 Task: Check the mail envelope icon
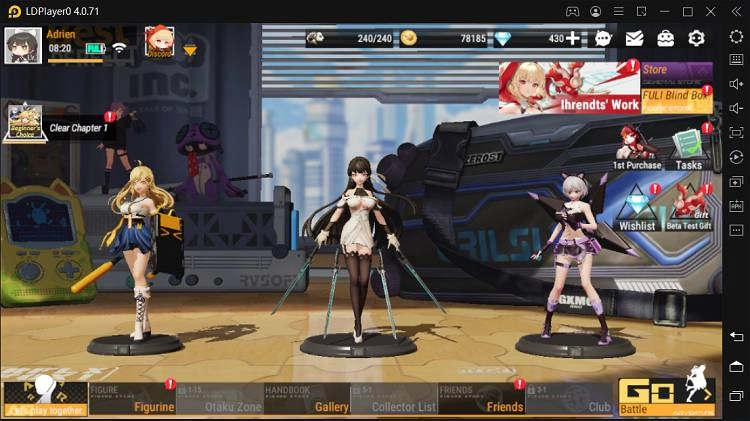(x=634, y=39)
